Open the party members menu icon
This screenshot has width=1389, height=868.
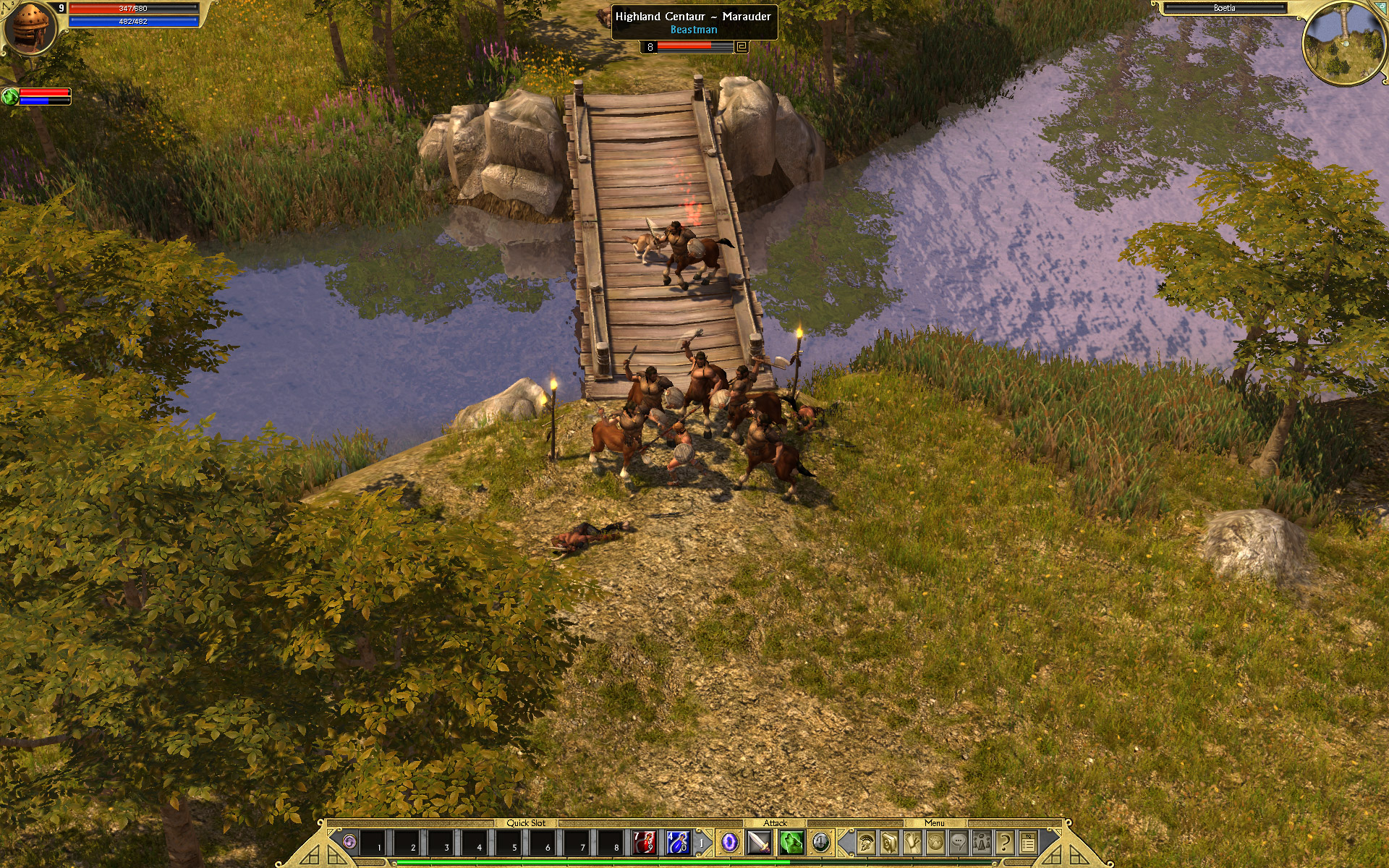(982, 842)
